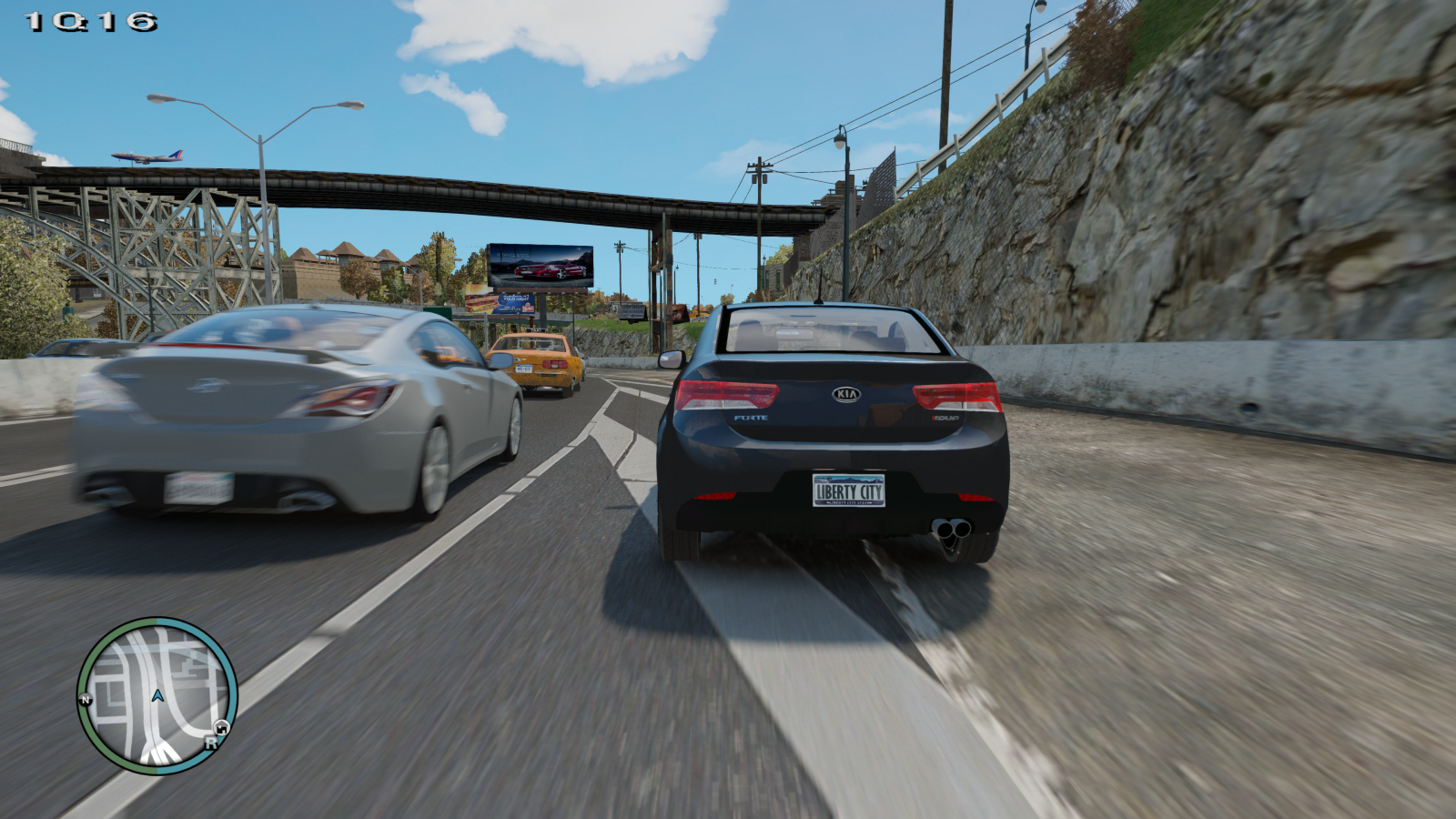Select the blue player arrow on the minimap
1456x819 pixels.
157,695
